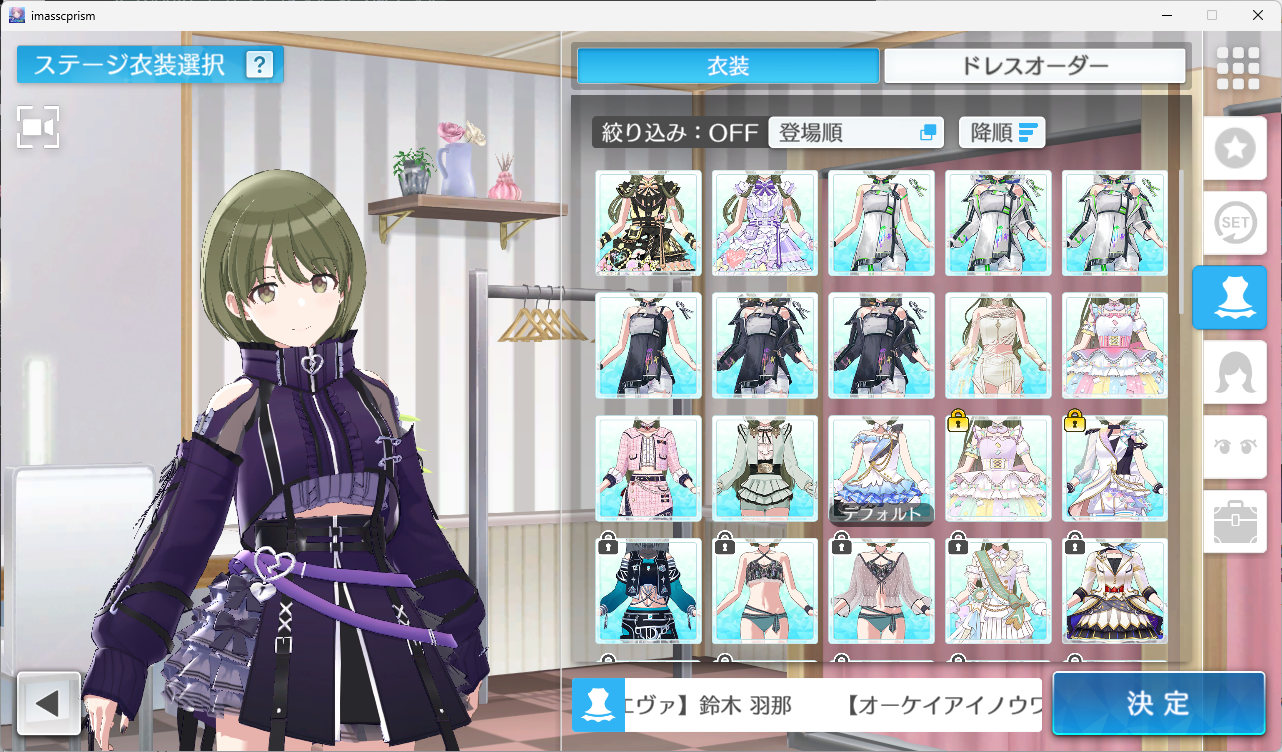Open the 絞り込み filter options

[677, 132]
